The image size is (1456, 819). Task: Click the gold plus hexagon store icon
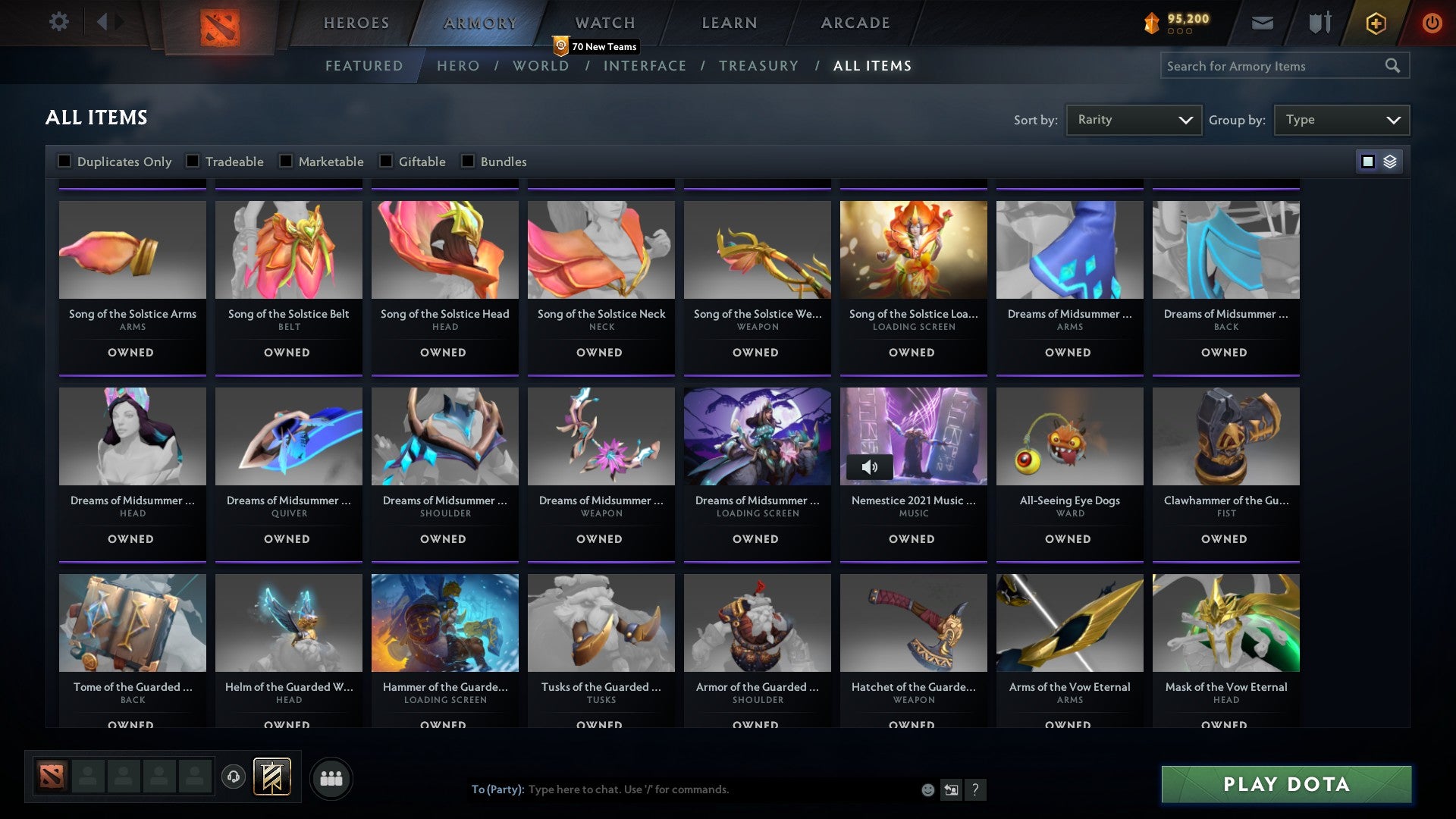point(1375,23)
